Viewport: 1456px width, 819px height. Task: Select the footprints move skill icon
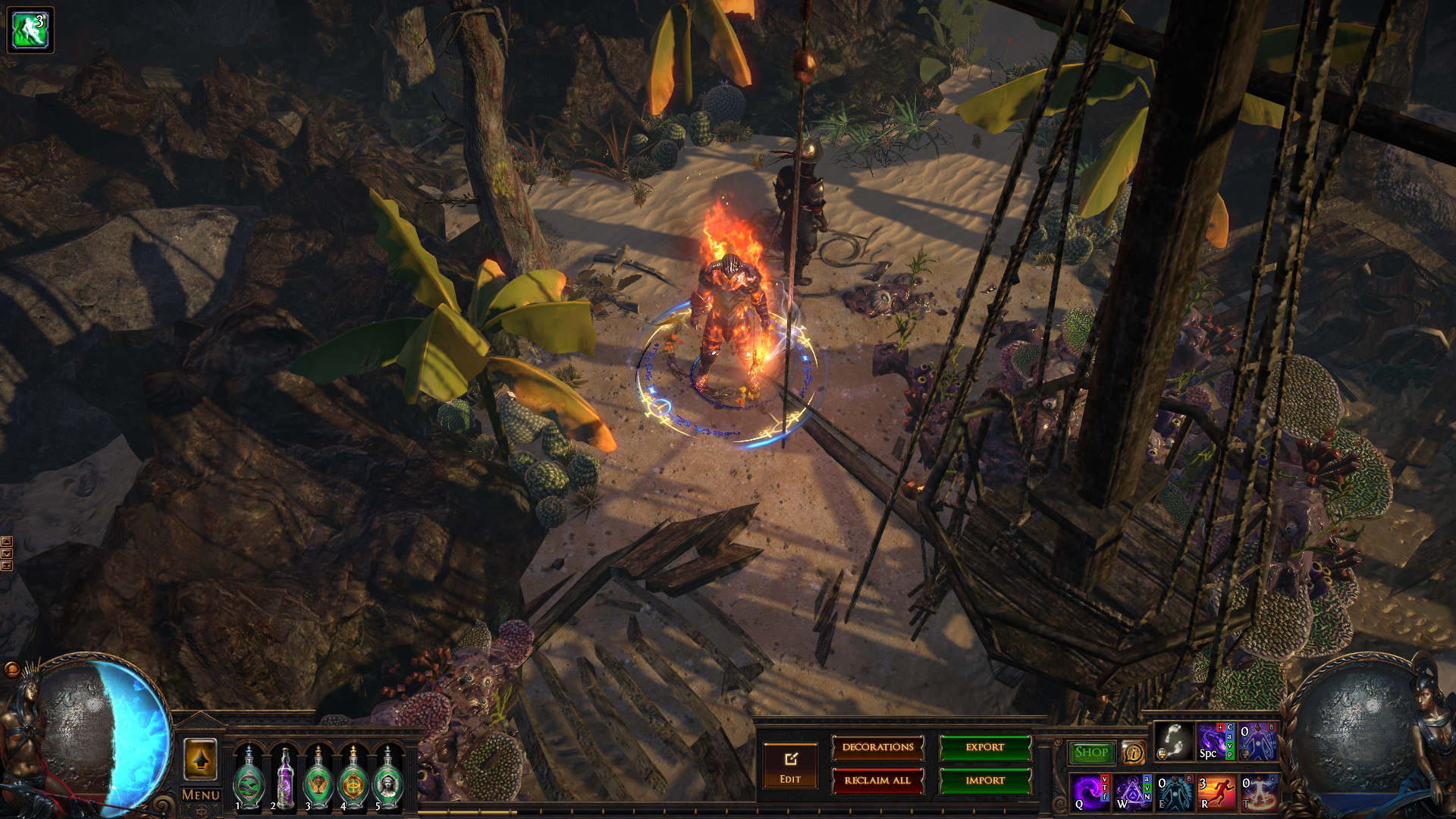point(1173,741)
